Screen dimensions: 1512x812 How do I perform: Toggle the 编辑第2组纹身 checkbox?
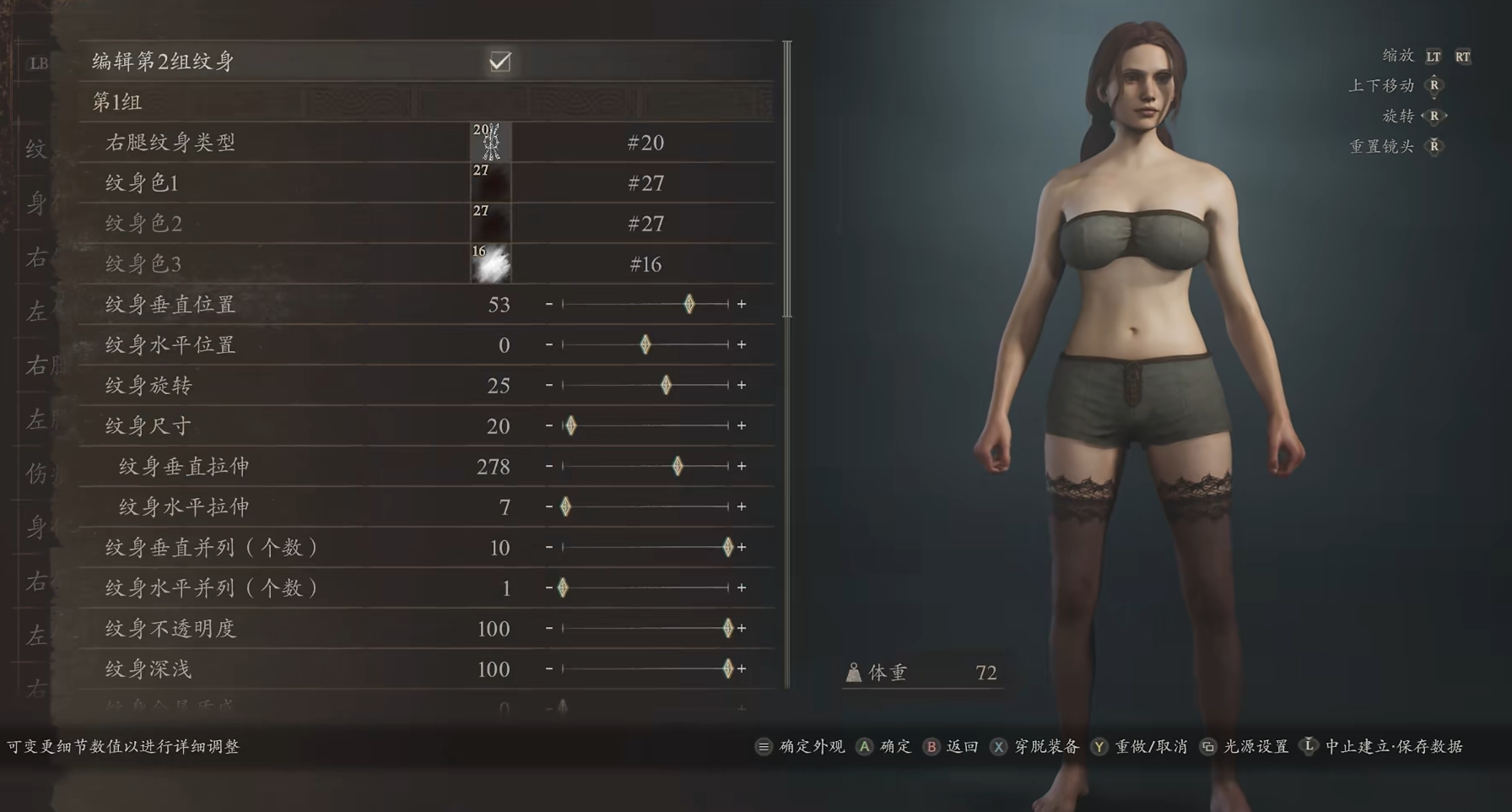(x=499, y=62)
